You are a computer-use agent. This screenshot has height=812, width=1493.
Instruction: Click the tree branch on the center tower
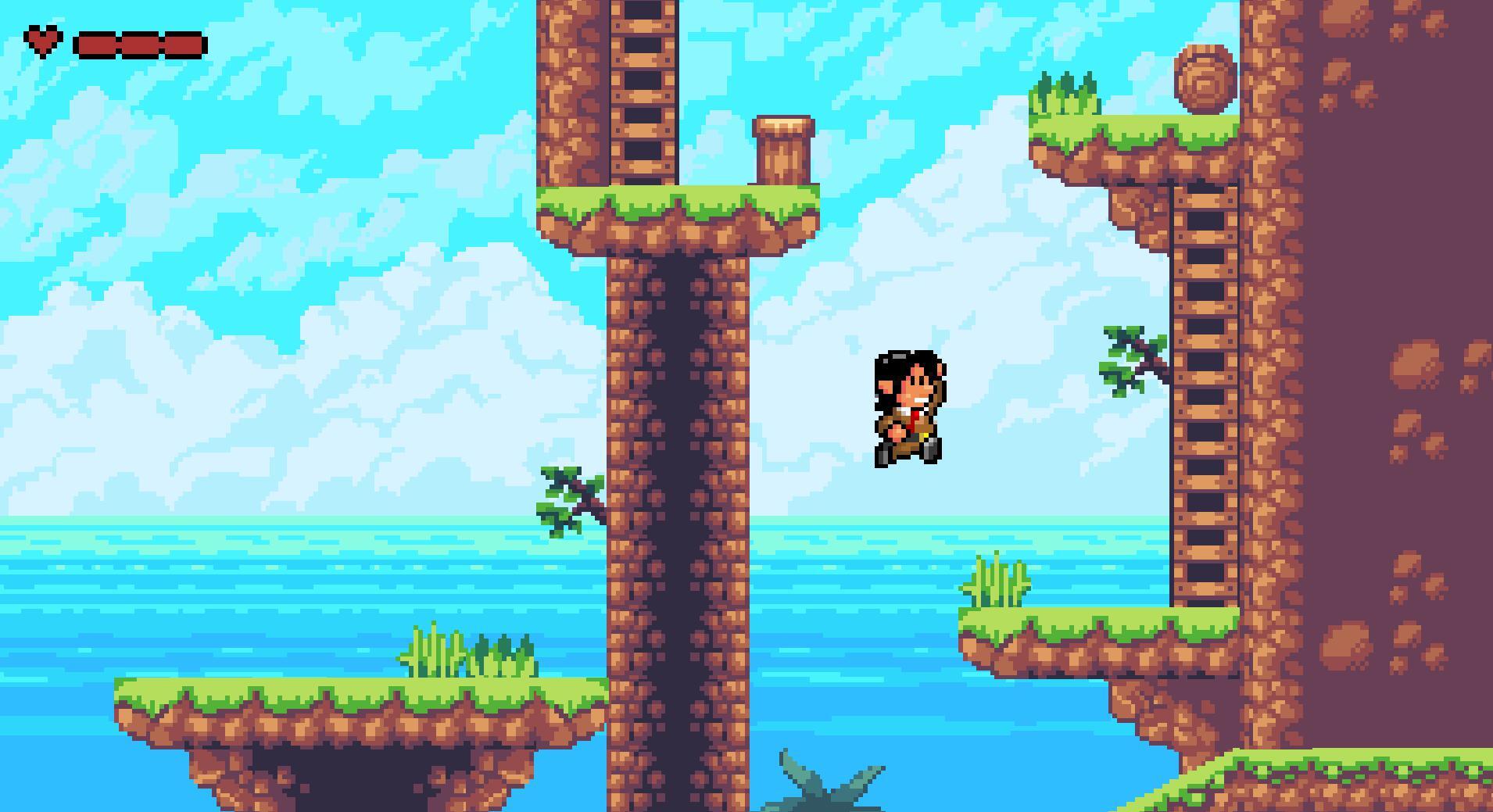[567, 496]
